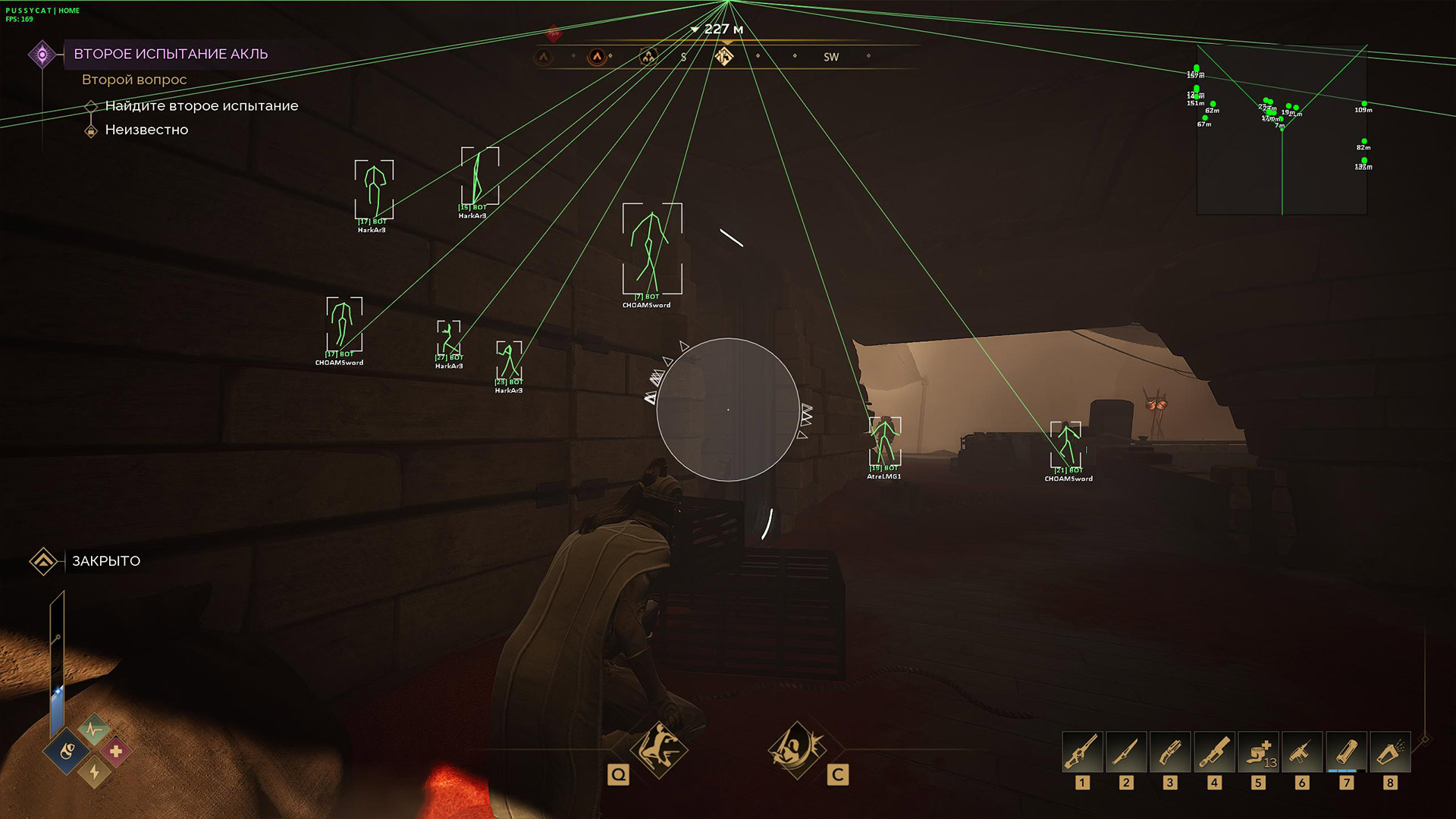Trigger the ability icon above the C key
Image resolution: width=1456 pixels, height=819 pixels.
(796, 748)
